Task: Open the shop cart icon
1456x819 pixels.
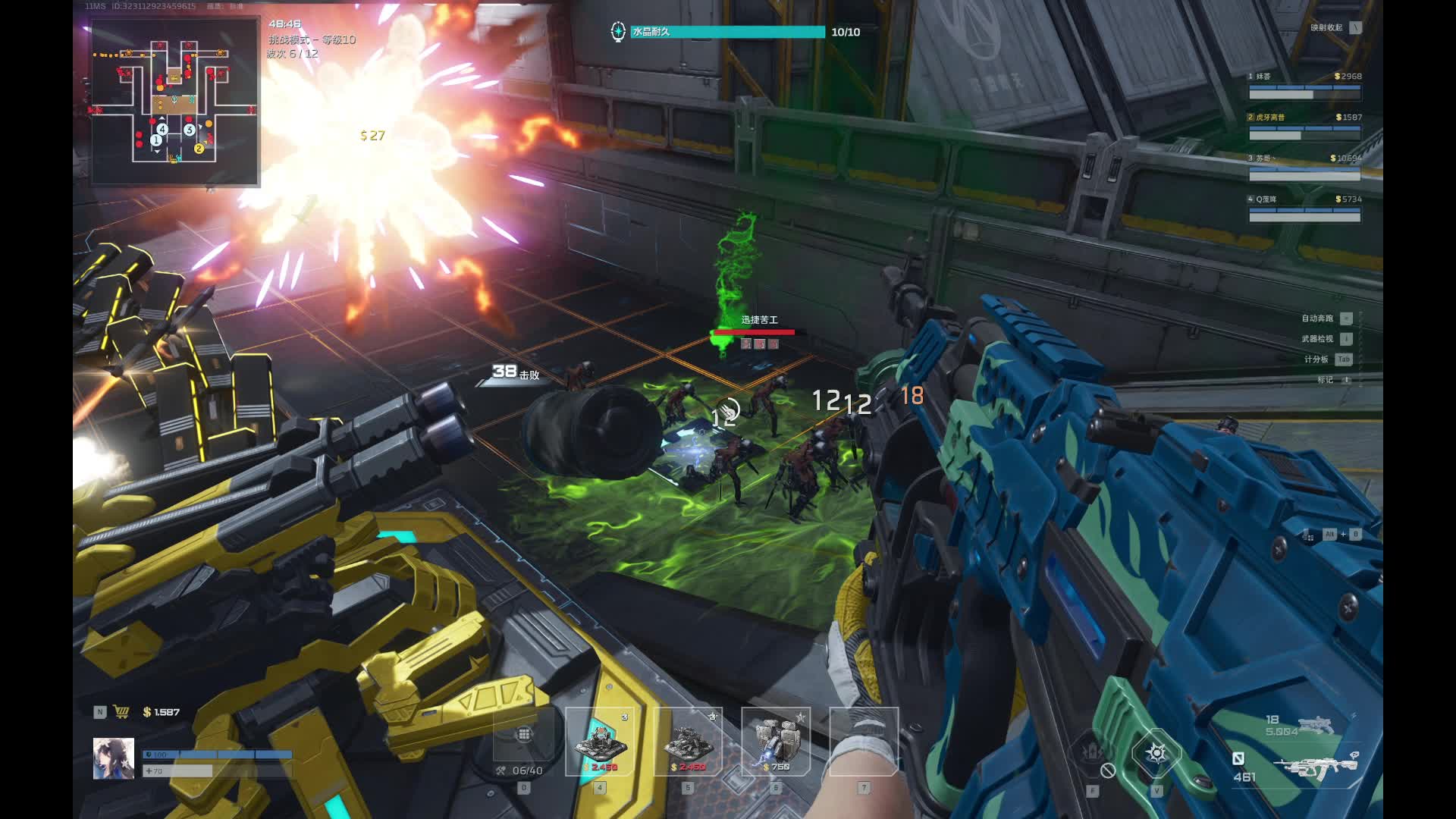Action: pyautogui.click(x=121, y=712)
